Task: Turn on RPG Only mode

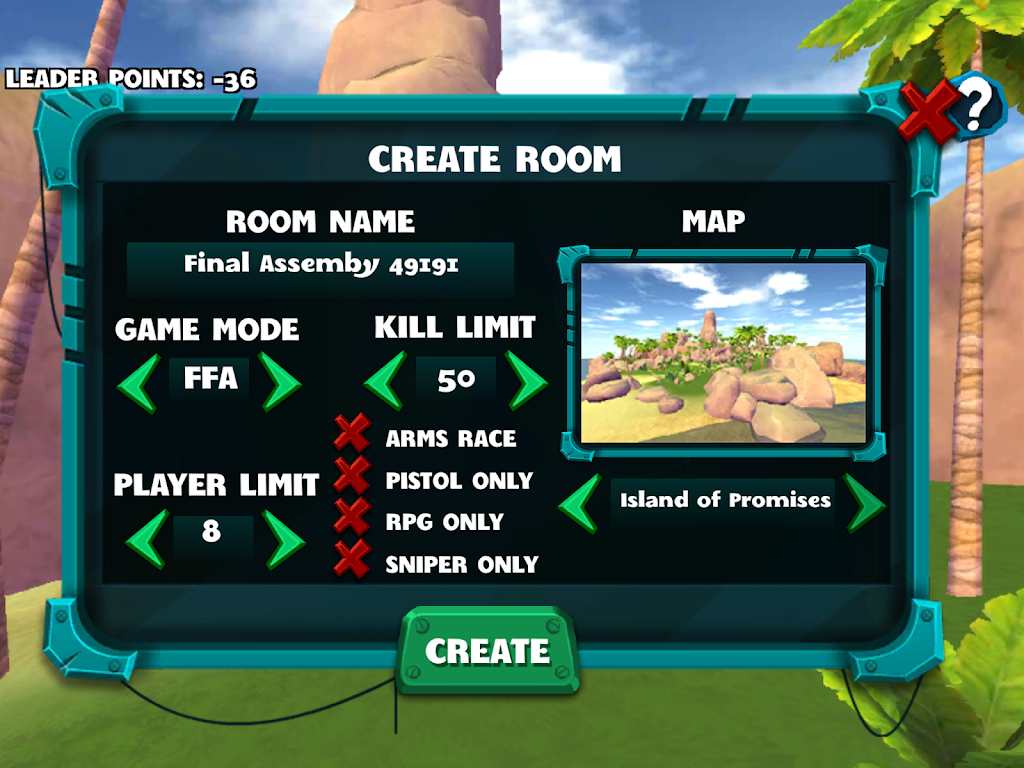Action: [352, 518]
